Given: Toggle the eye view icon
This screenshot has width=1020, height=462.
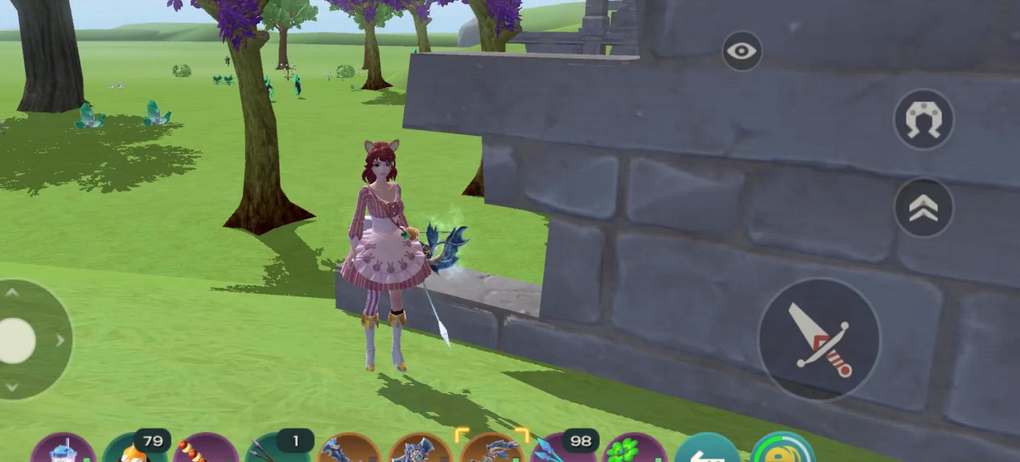Looking at the screenshot, I should 742,52.
